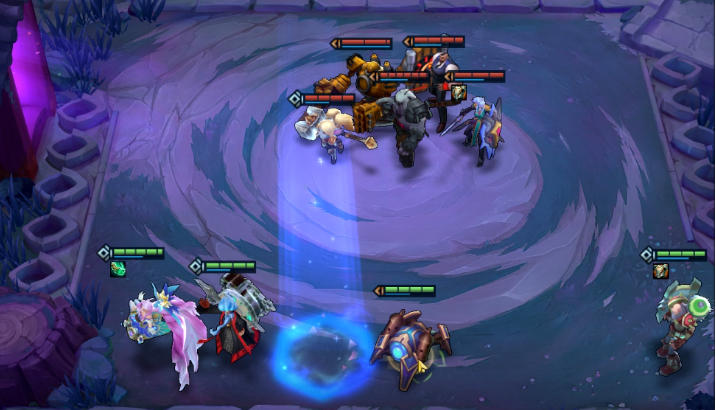The height and width of the screenshot is (410, 716).
Task: Inspect the green item icon on the allied unit
Action: (x=117, y=268)
